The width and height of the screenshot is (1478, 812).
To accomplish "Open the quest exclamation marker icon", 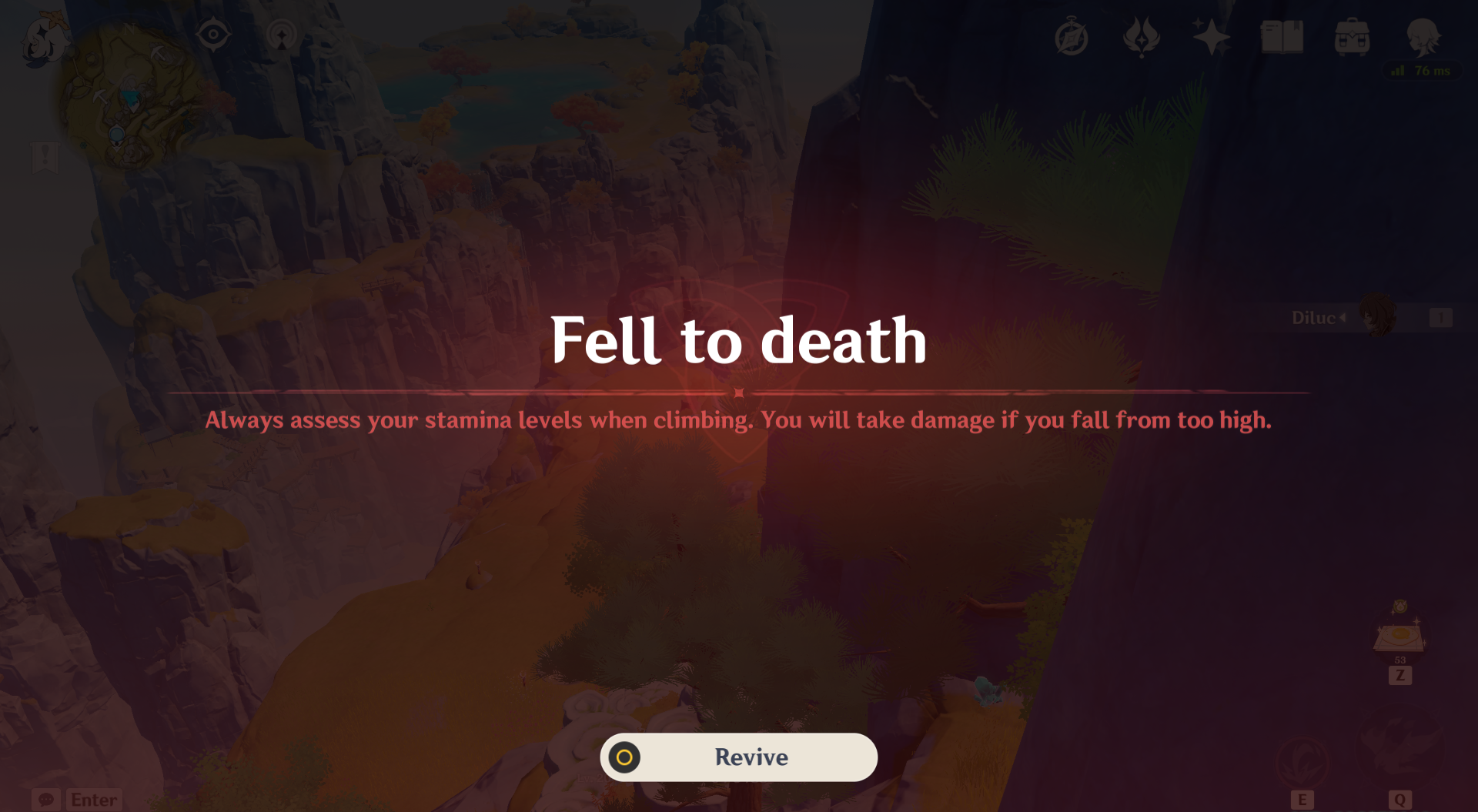I will point(45,156).
